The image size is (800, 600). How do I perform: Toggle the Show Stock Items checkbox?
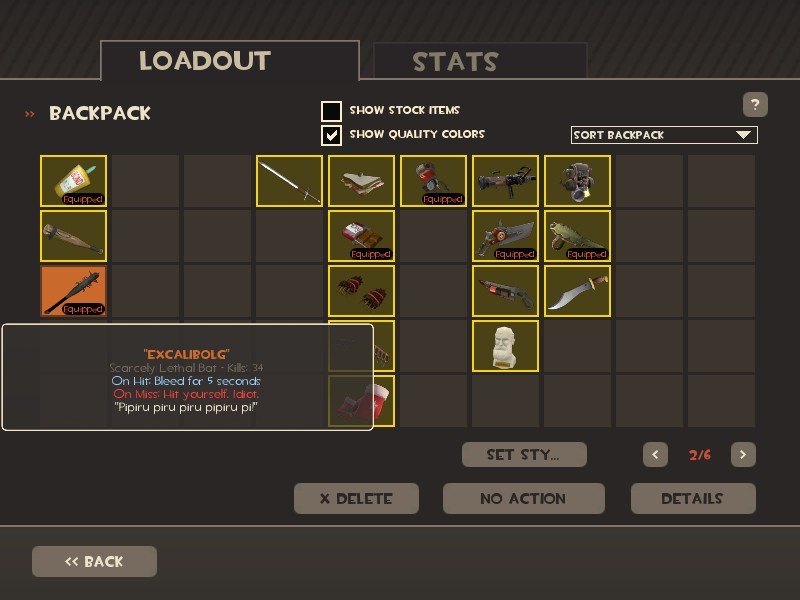point(331,111)
